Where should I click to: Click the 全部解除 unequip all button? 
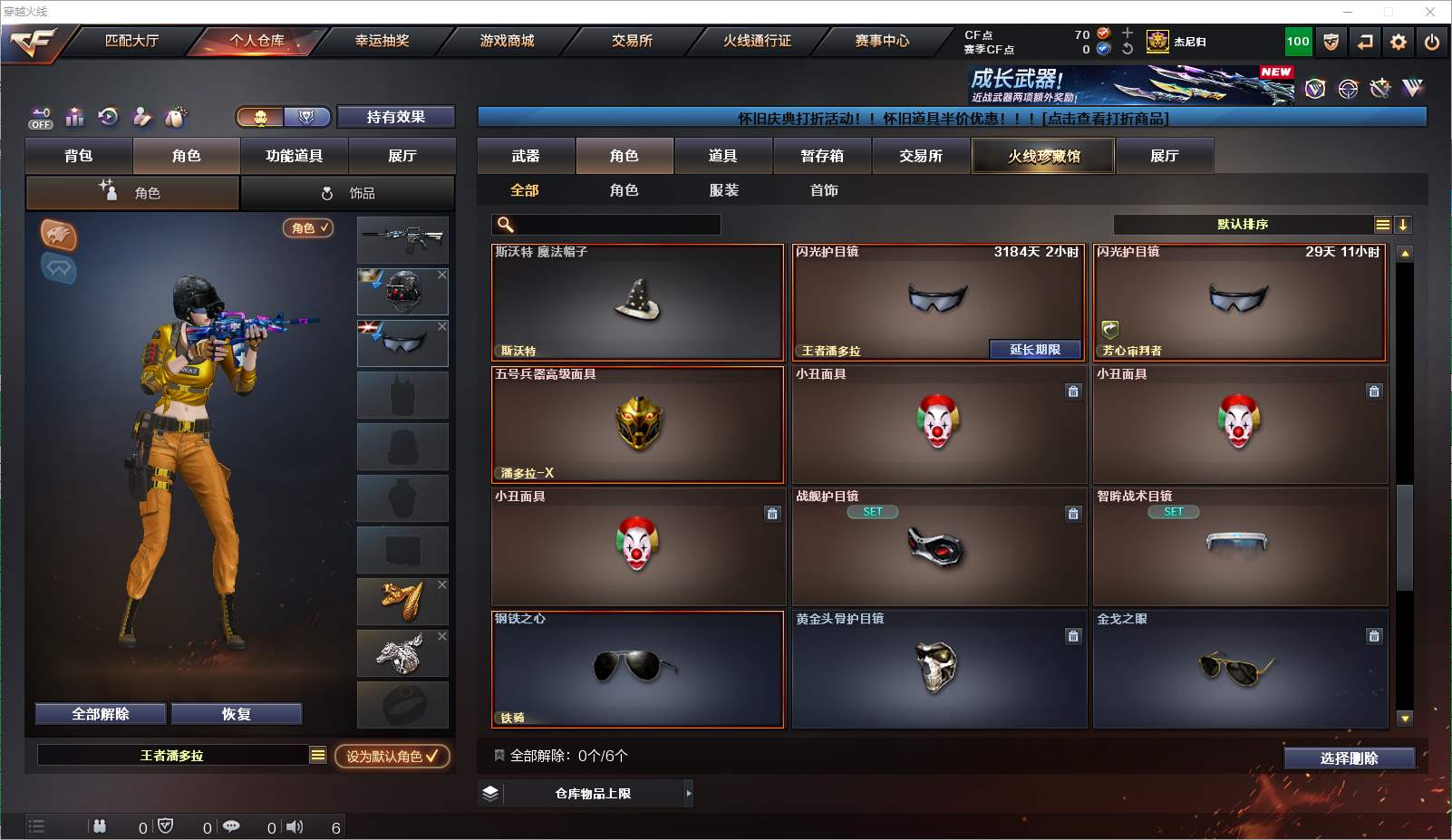coord(101,714)
